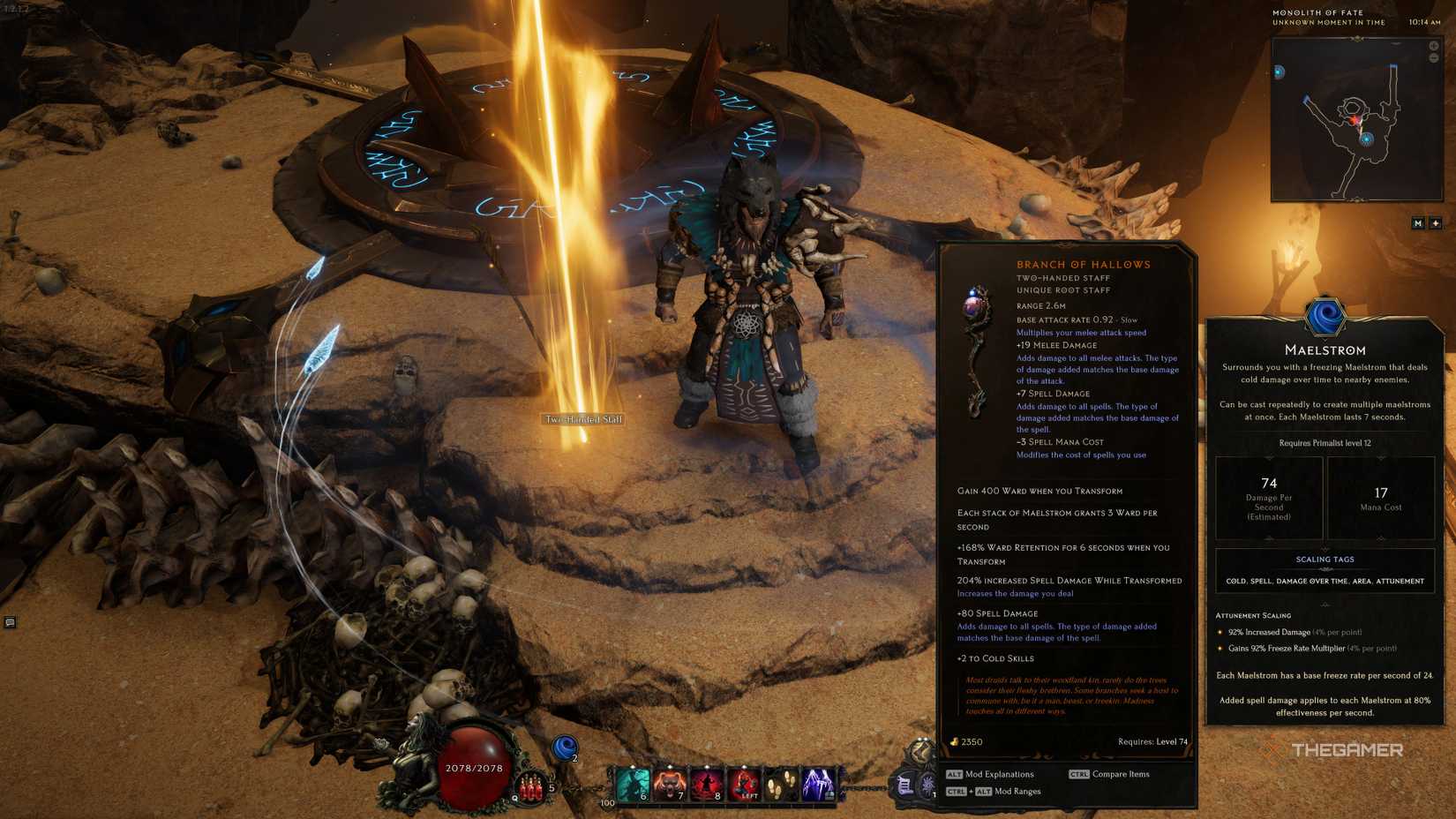
Task: Collapse the minimap with the upper arrow toggle
Action: (1434, 45)
